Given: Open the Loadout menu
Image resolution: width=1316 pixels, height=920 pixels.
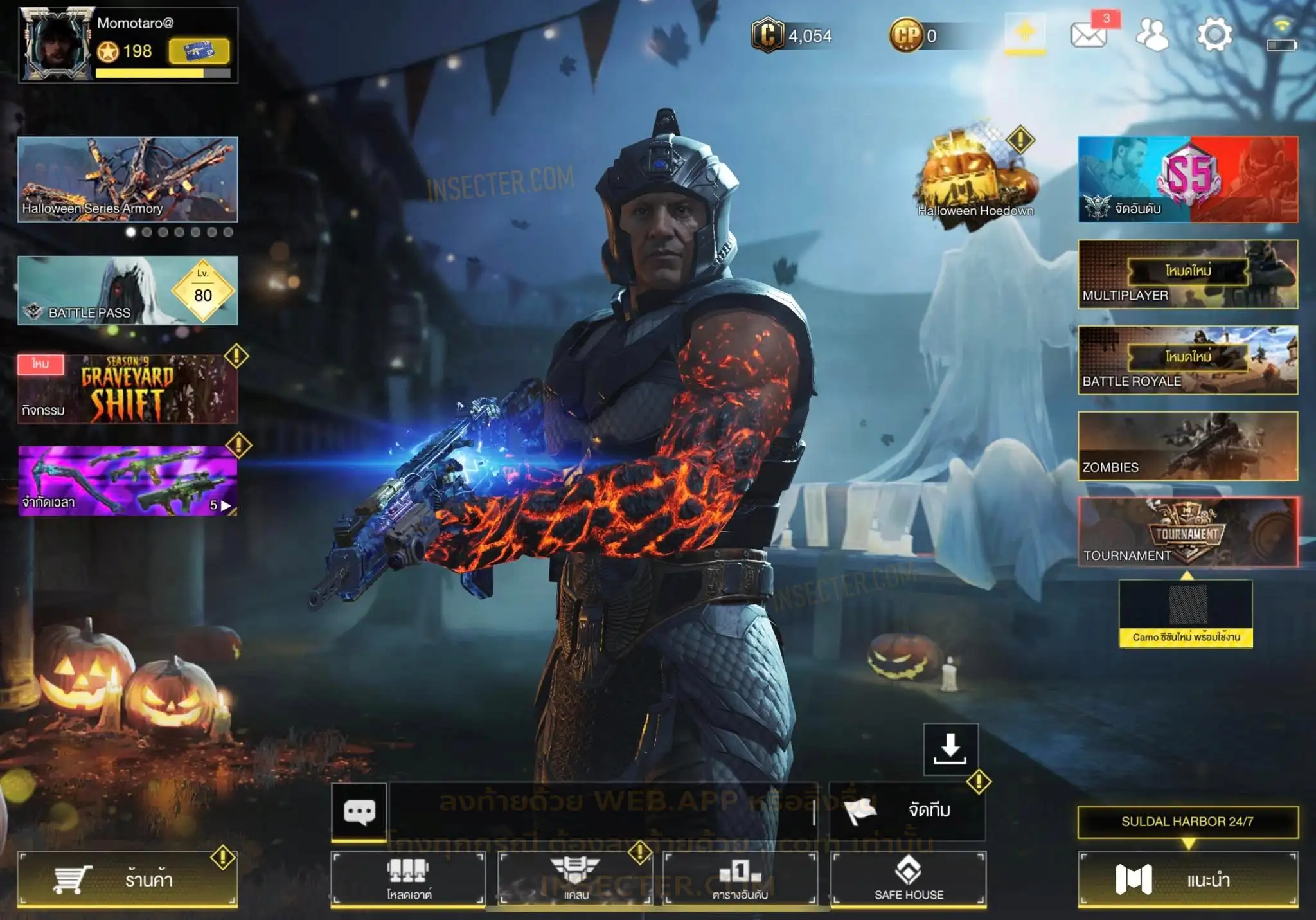Looking at the screenshot, I should coord(408,879).
